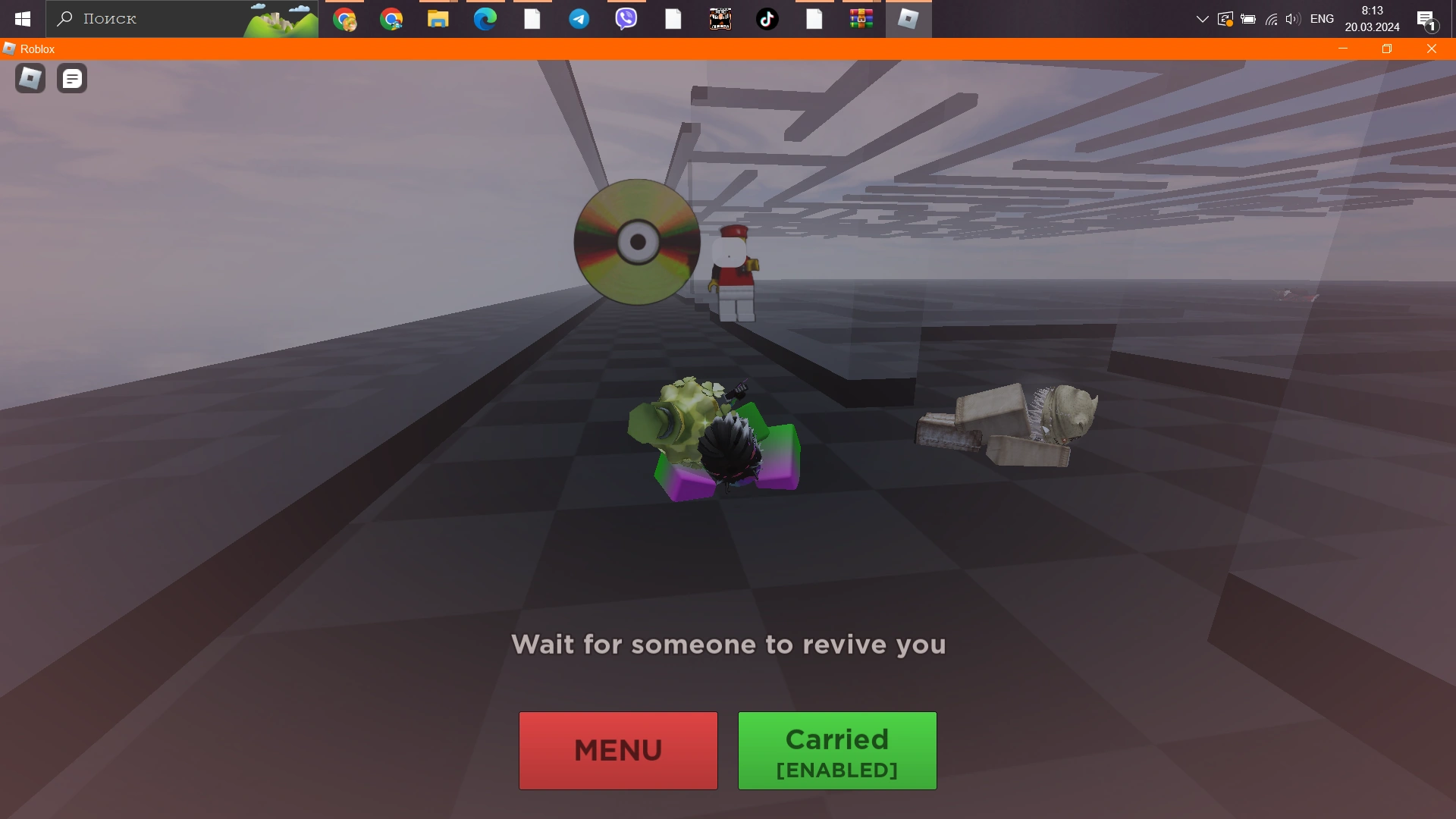
Task: Open the in-game chat icon
Action: coord(71,78)
